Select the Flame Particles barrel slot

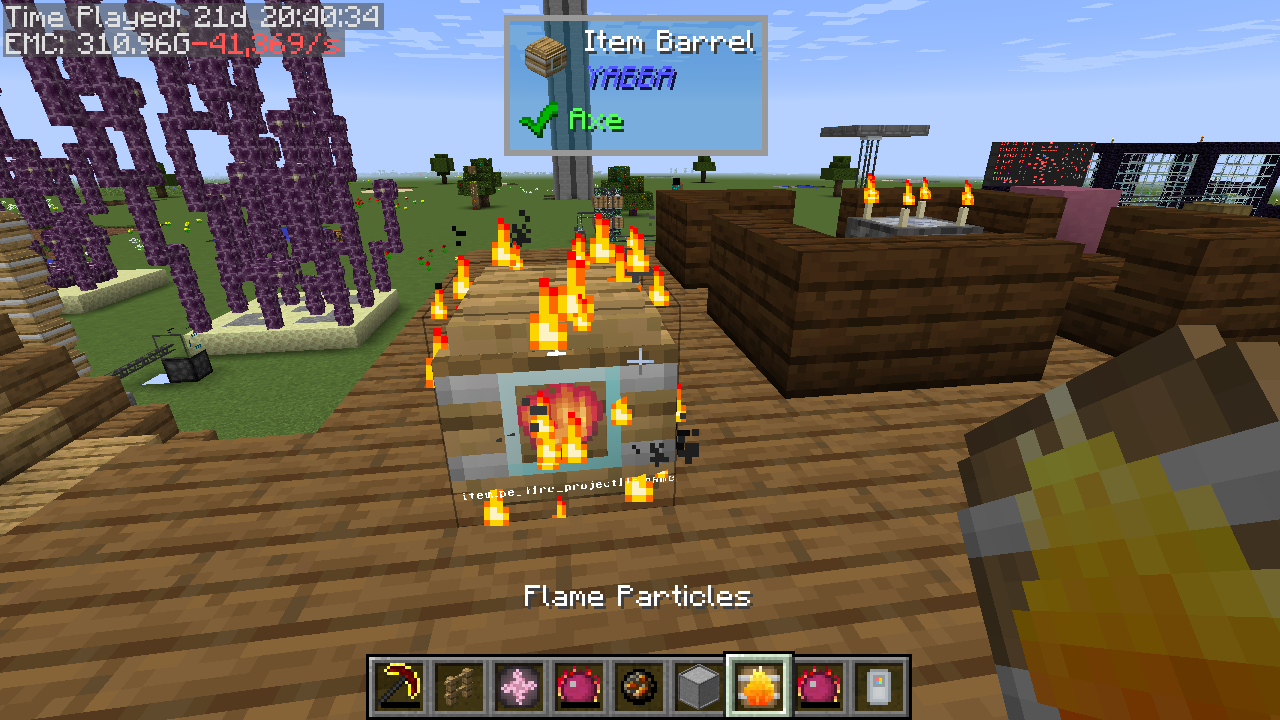coord(758,687)
